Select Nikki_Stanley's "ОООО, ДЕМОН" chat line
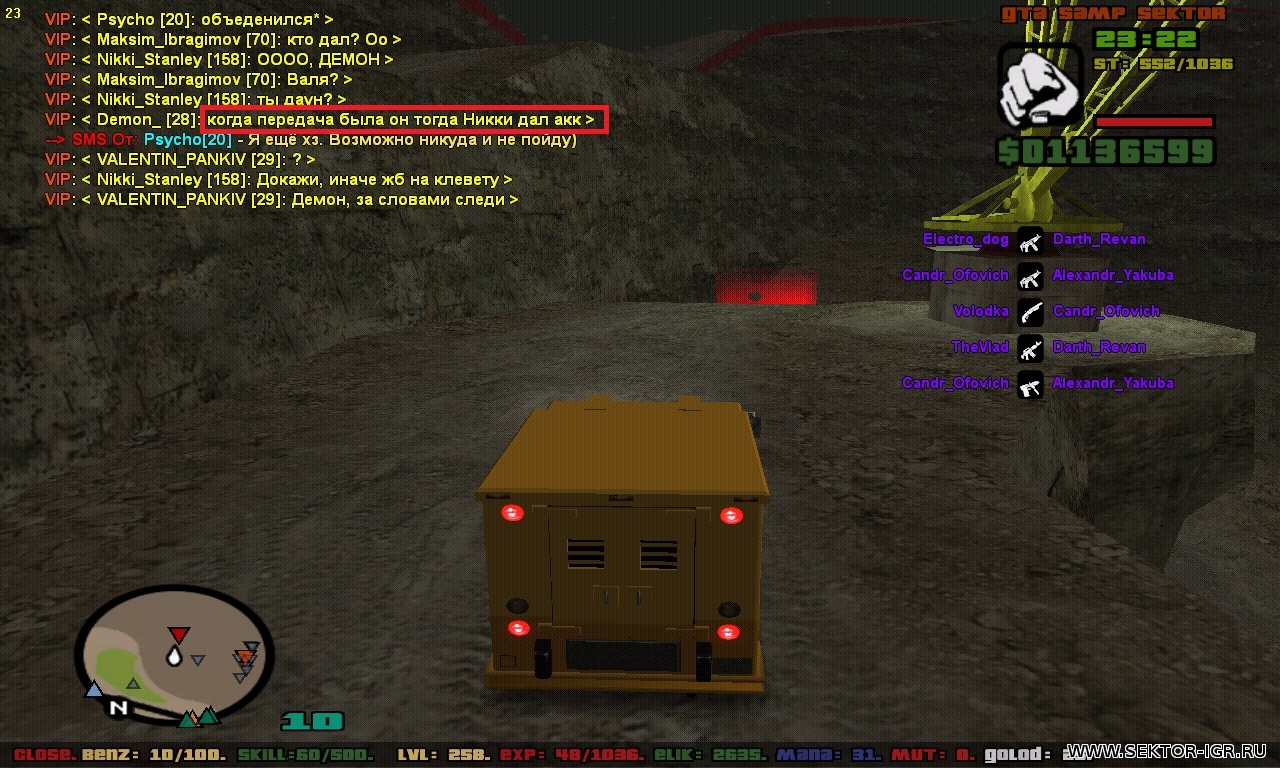Screen dimensions: 1280x768 click(x=219, y=60)
